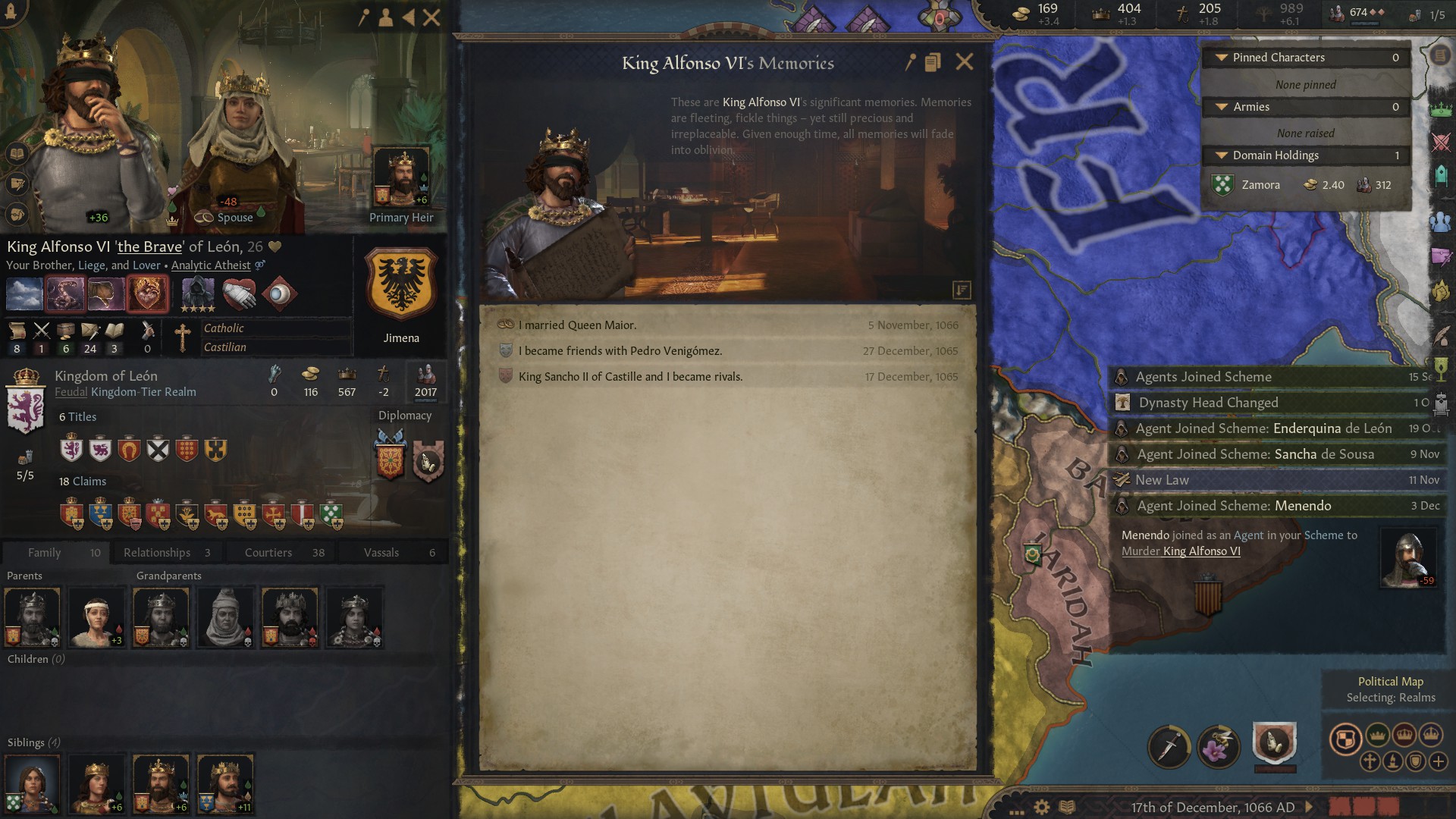Switch to the Culture map mode candle icon
Viewport: 1456px width, 819px height.
1393,762
